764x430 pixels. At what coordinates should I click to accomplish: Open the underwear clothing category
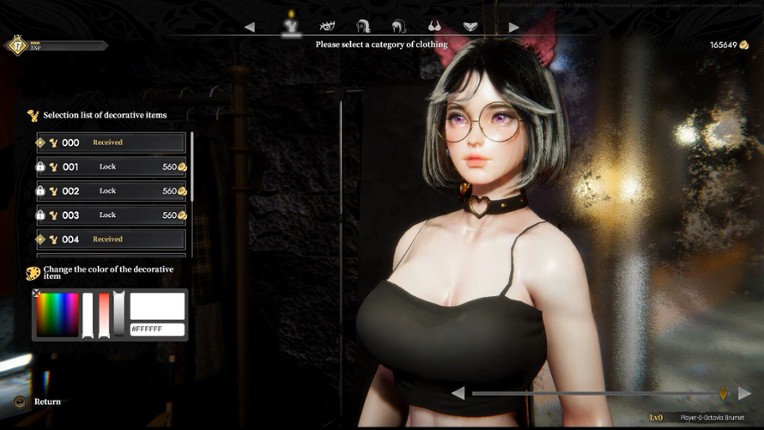pos(470,26)
